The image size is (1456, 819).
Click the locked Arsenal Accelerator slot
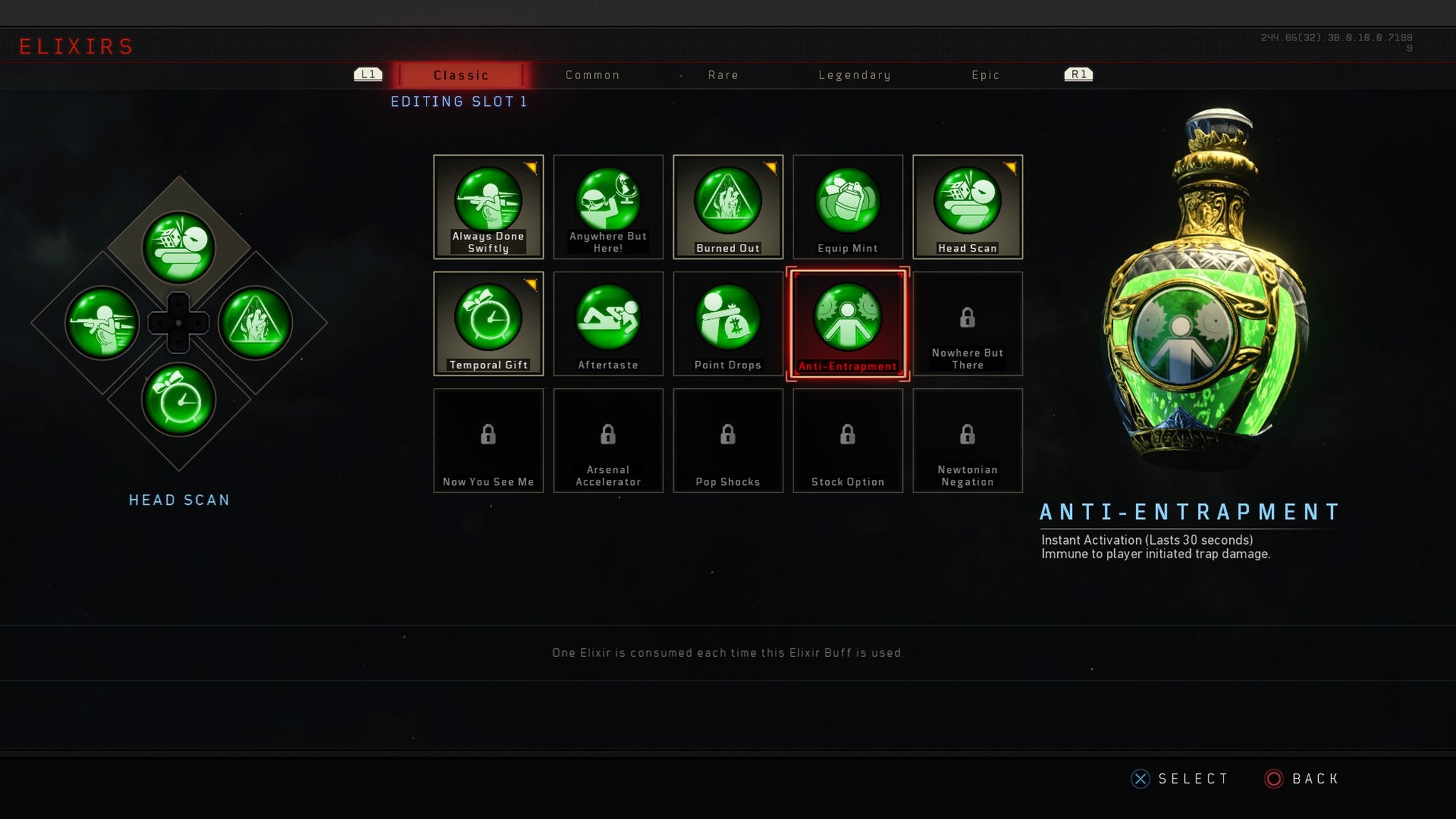click(608, 441)
